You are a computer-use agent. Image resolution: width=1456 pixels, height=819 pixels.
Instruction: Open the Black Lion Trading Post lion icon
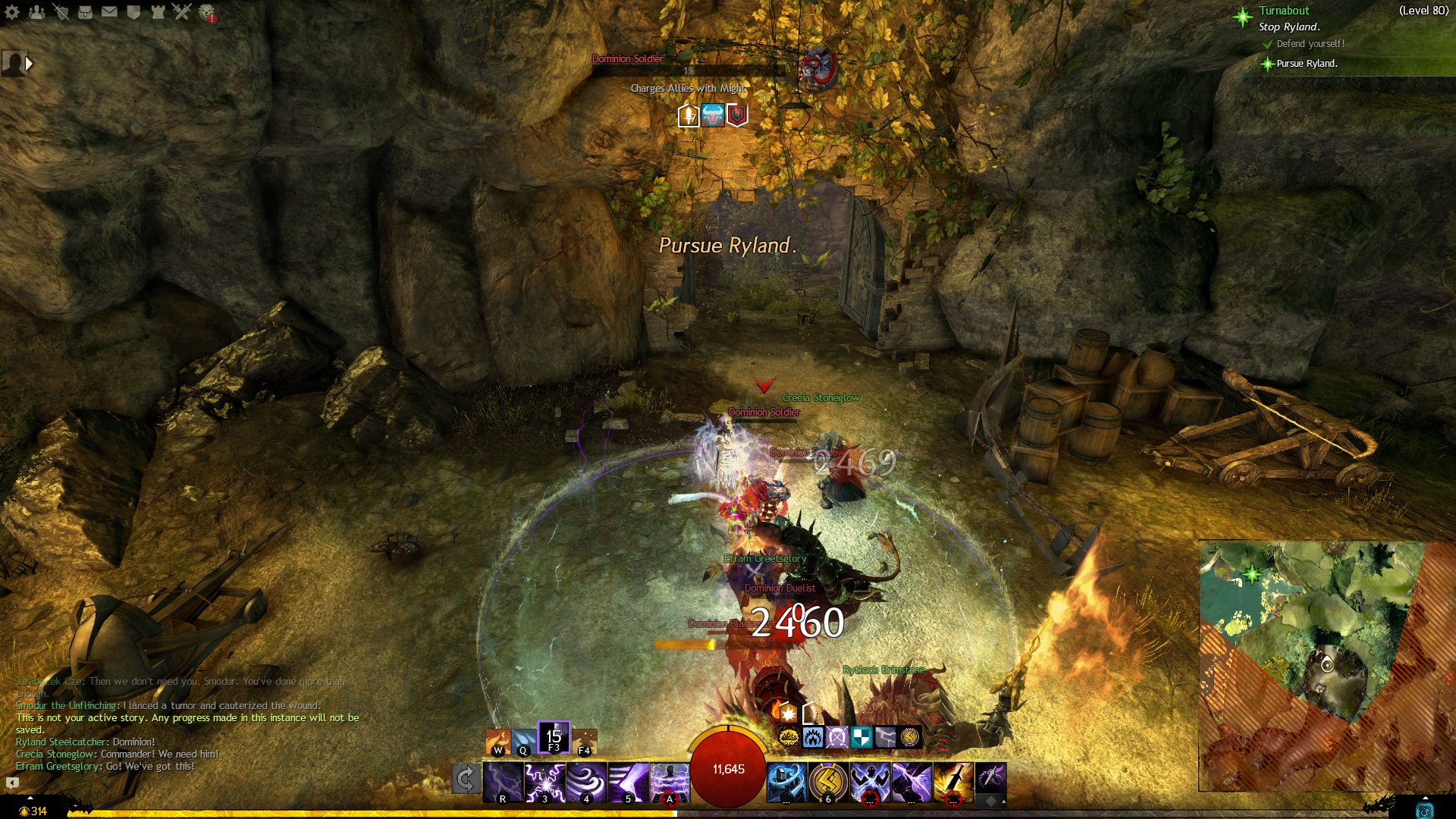206,12
